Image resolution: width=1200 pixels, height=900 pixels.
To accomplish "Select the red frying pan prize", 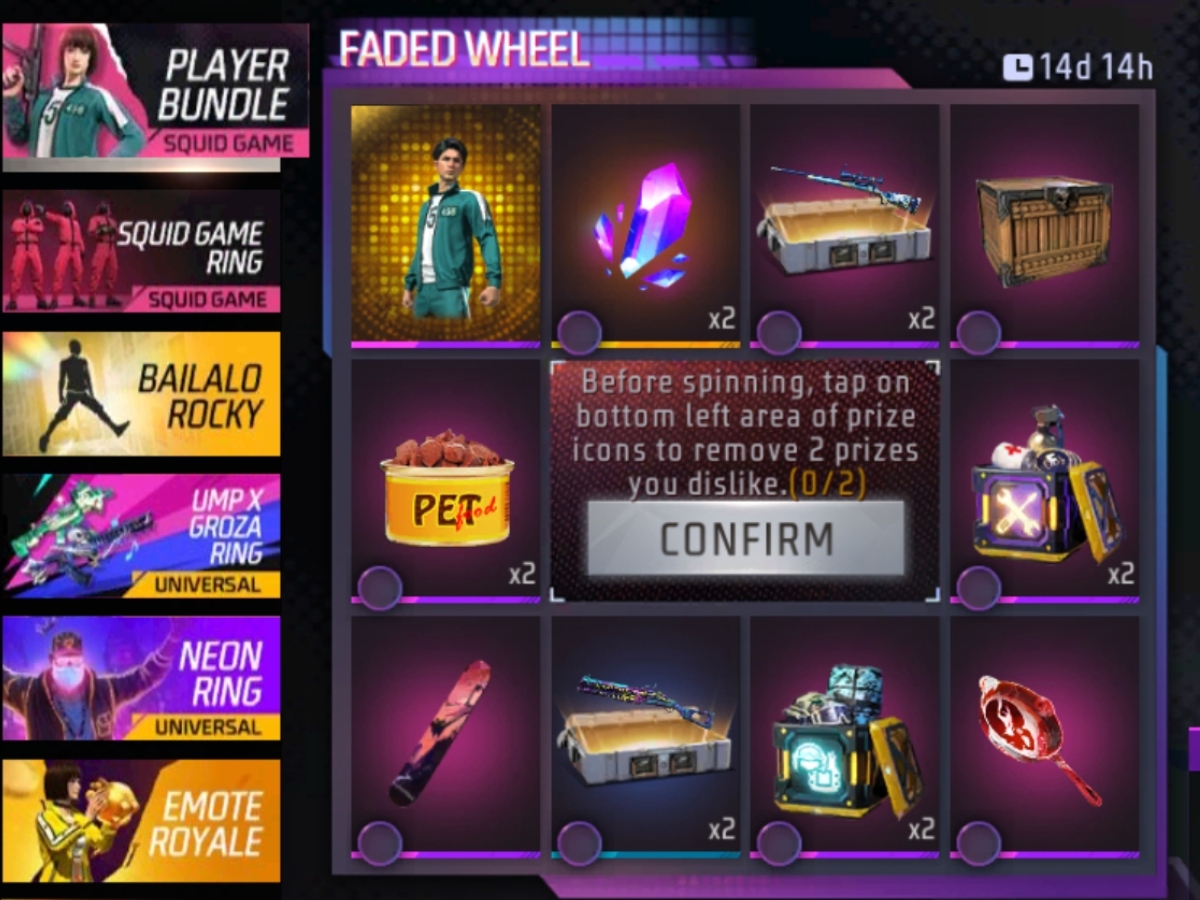I will (1044, 736).
